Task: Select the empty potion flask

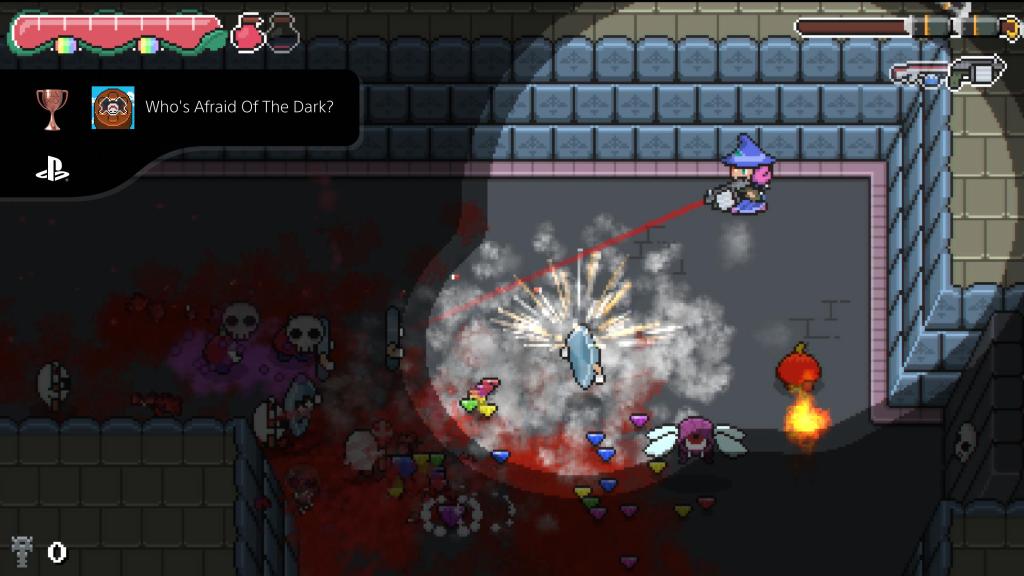Action: point(283,33)
